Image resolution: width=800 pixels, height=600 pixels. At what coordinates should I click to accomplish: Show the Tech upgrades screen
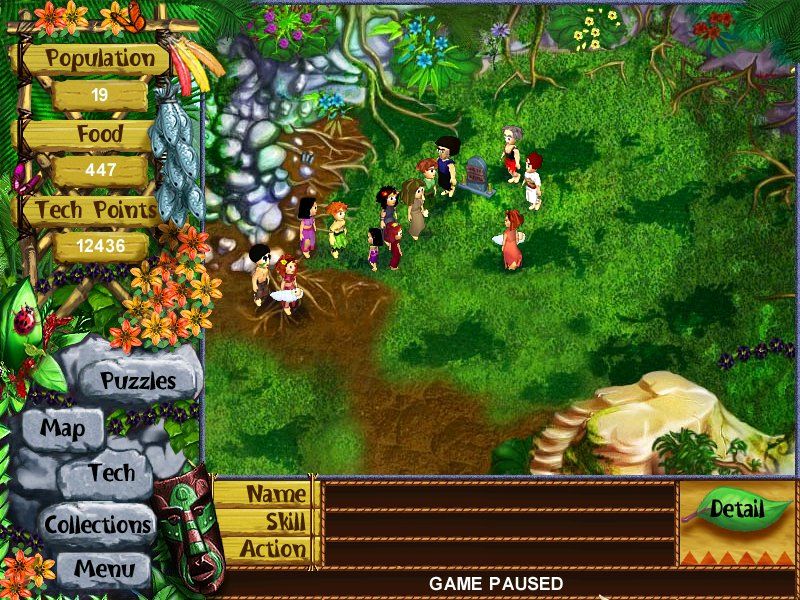pyautogui.click(x=110, y=474)
